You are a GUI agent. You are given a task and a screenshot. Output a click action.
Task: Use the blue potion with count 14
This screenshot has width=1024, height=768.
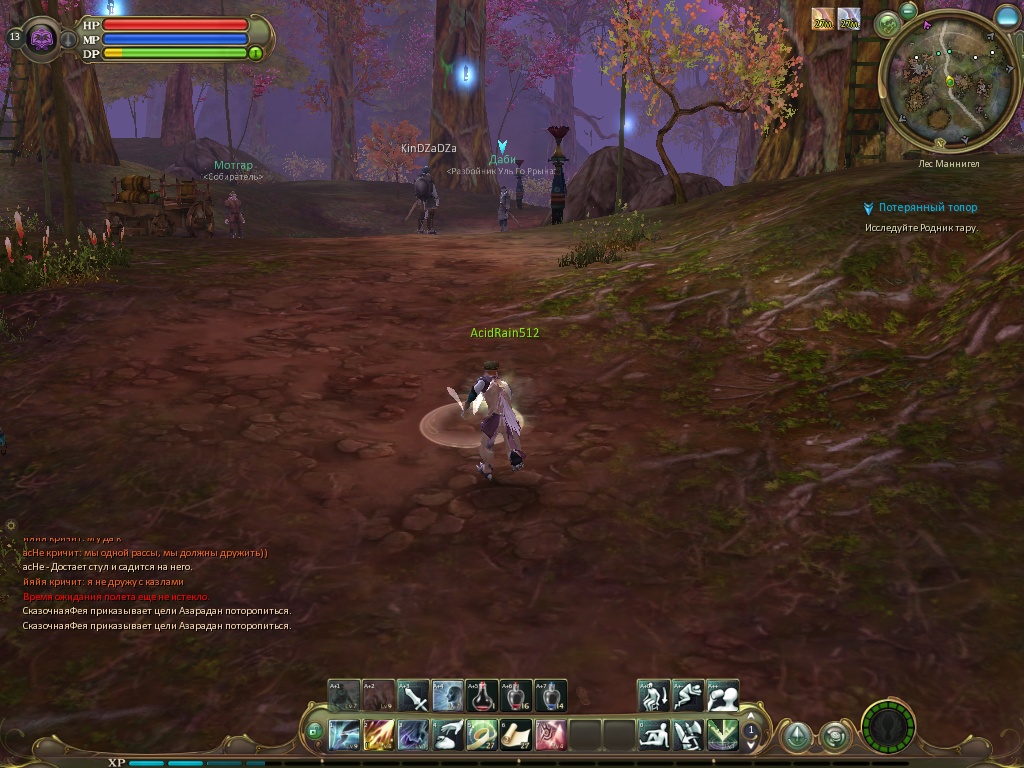(550, 696)
